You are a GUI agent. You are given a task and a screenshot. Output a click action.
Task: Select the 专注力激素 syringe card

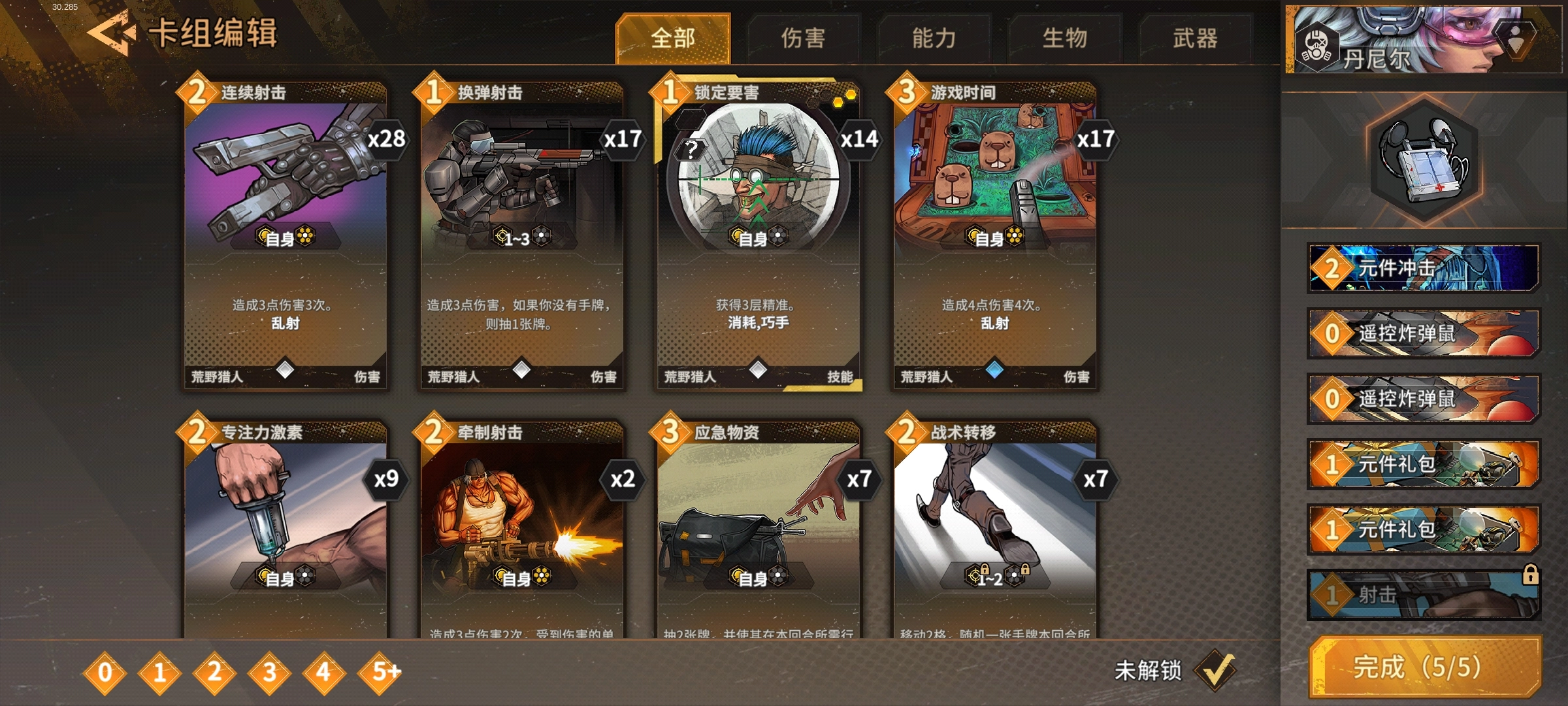(286, 529)
